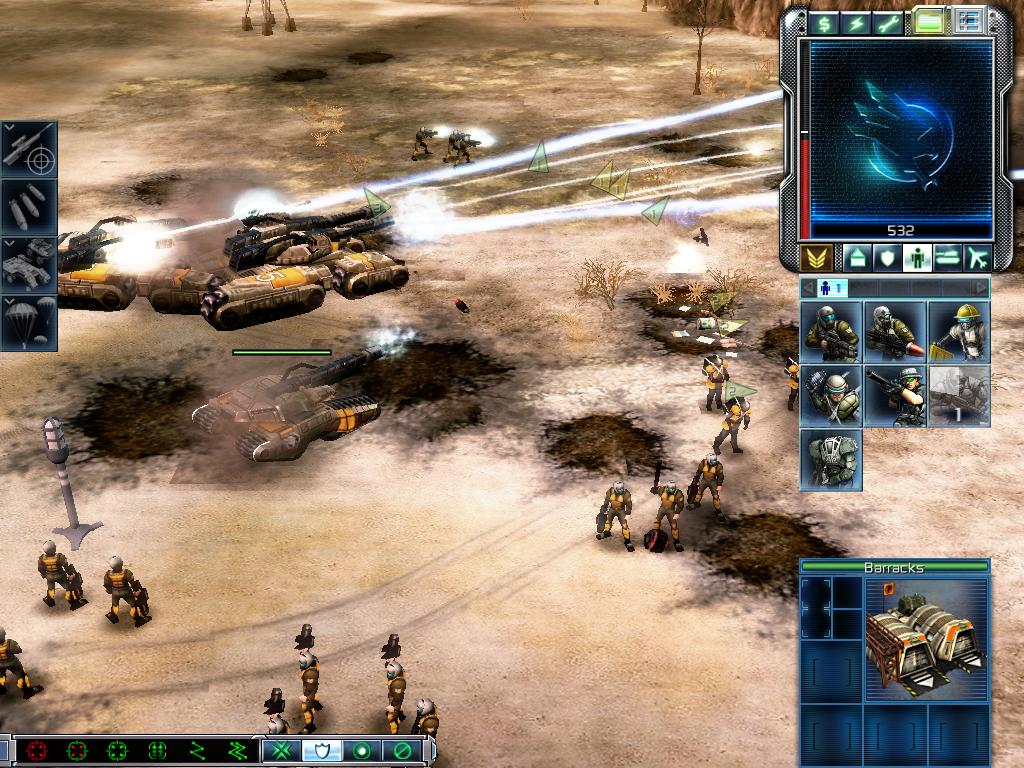Queue an Engineer with yellow hardhat

pos(959,332)
